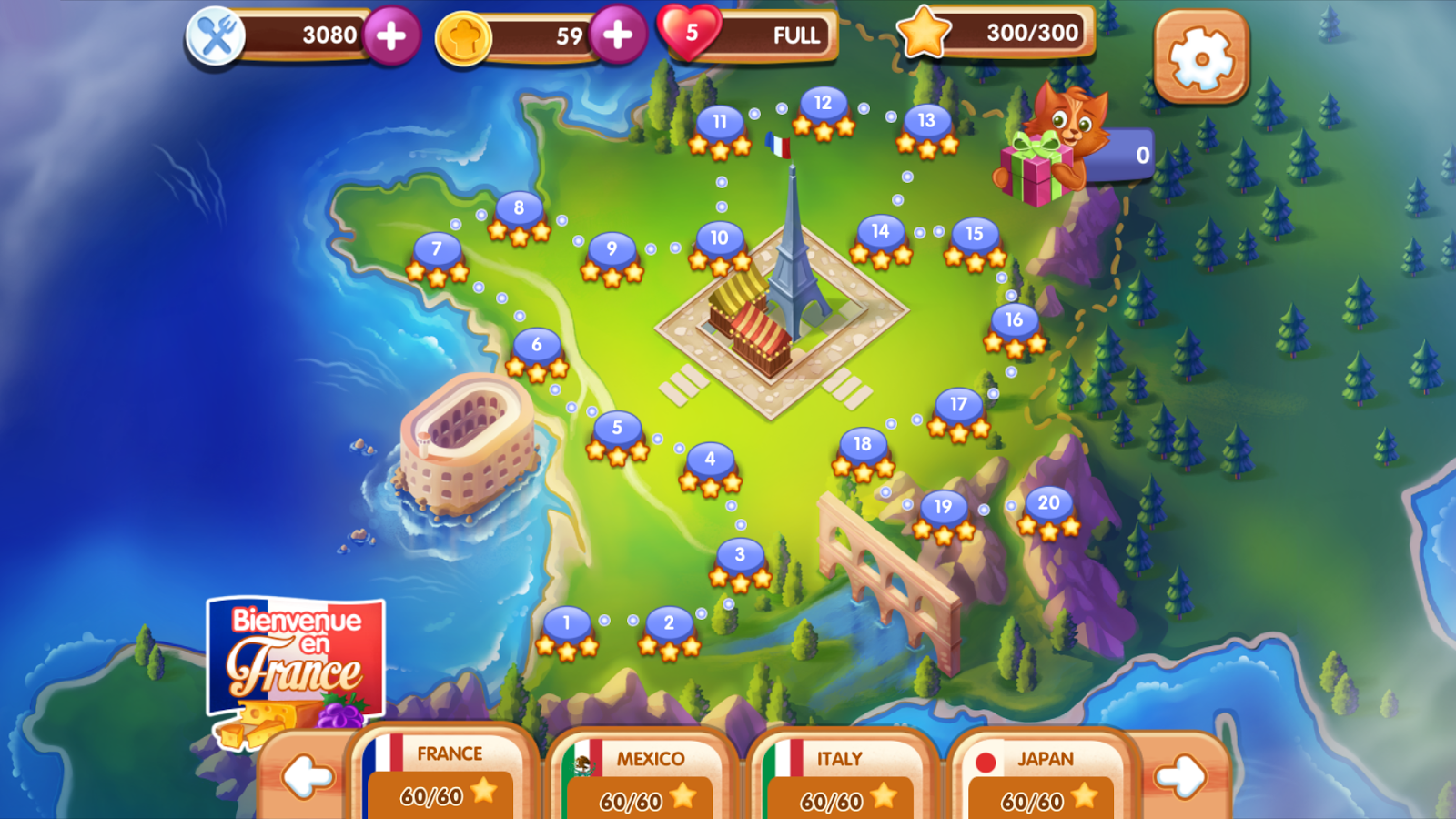The width and height of the screenshot is (1456, 819).
Task: Click the golden chef hat coin icon
Action: [467, 36]
